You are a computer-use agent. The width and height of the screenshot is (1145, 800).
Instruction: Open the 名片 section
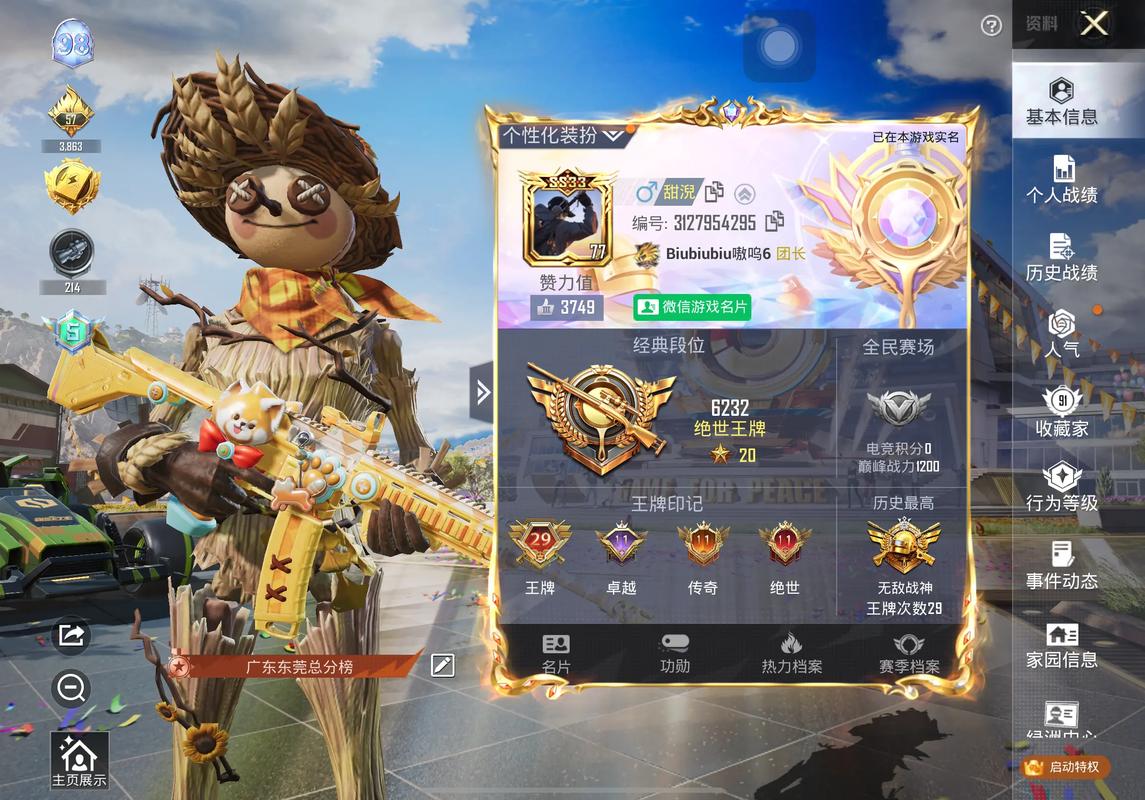[556, 654]
